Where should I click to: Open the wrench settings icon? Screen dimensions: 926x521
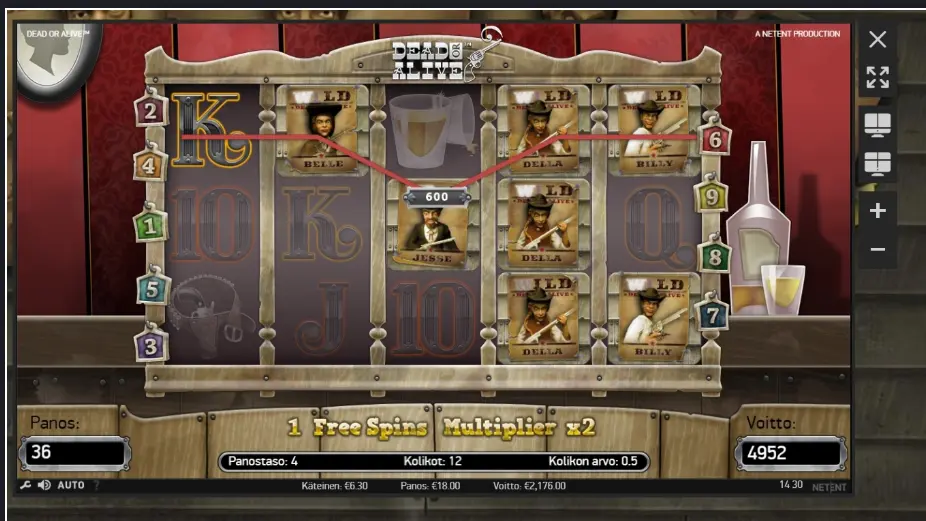pos(25,485)
